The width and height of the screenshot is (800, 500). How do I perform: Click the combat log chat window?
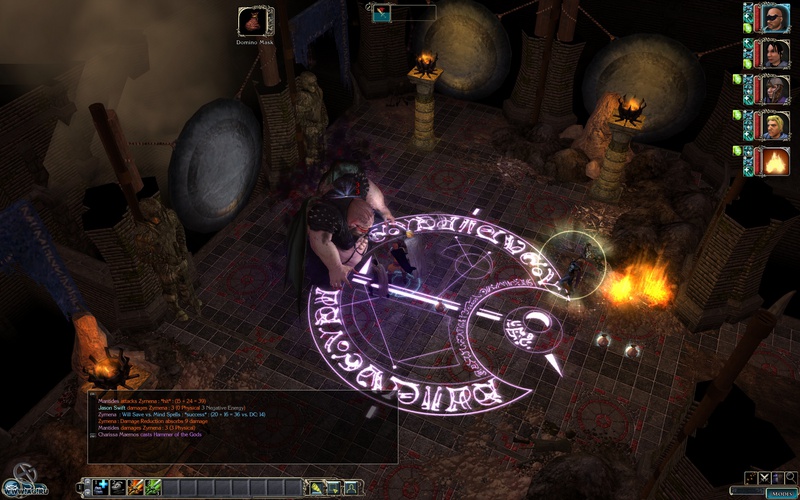click(x=242, y=427)
